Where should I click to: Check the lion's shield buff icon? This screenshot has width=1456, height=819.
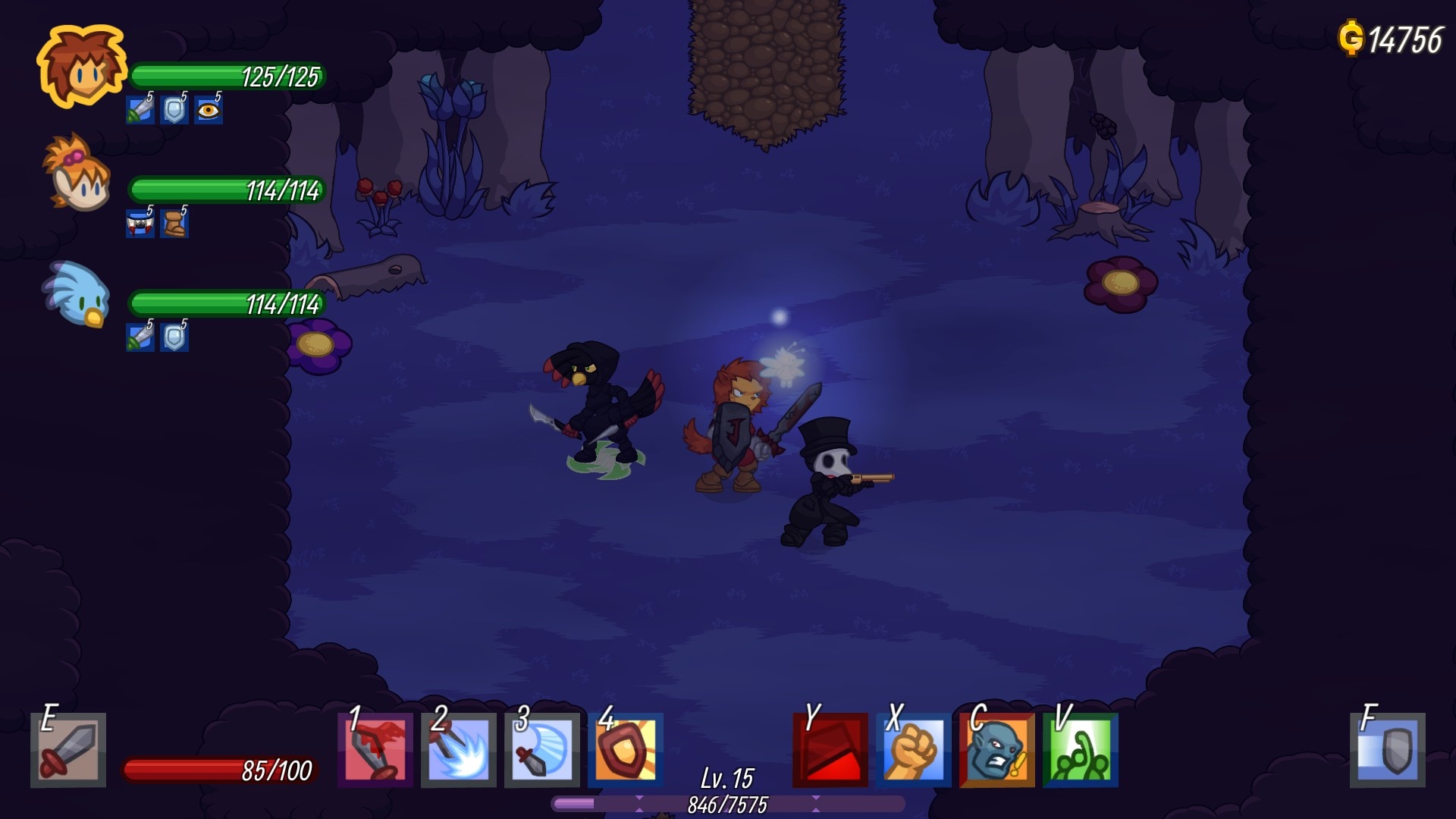pyautogui.click(x=174, y=111)
